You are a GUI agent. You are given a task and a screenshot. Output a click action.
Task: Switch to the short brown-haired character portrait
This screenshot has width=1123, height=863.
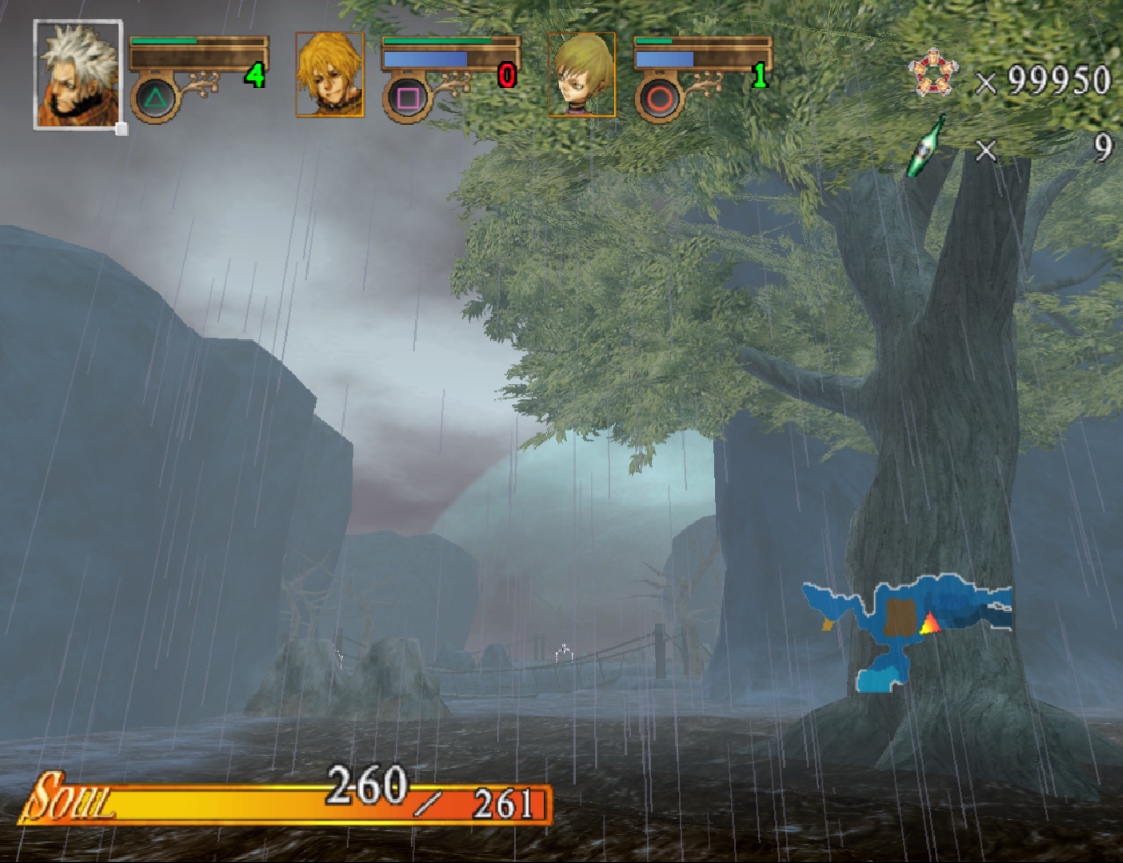(x=581, y=75)
